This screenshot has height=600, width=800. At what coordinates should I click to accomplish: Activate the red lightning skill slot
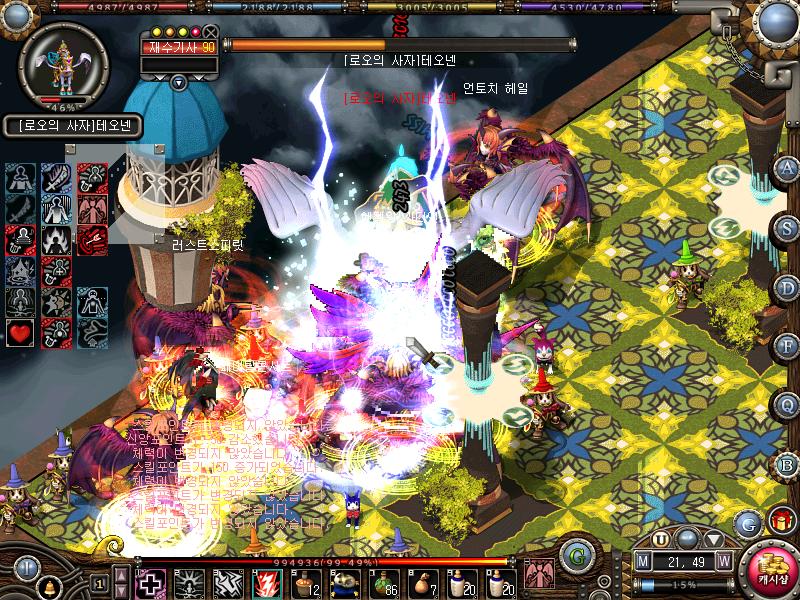(x=267, y=582)
